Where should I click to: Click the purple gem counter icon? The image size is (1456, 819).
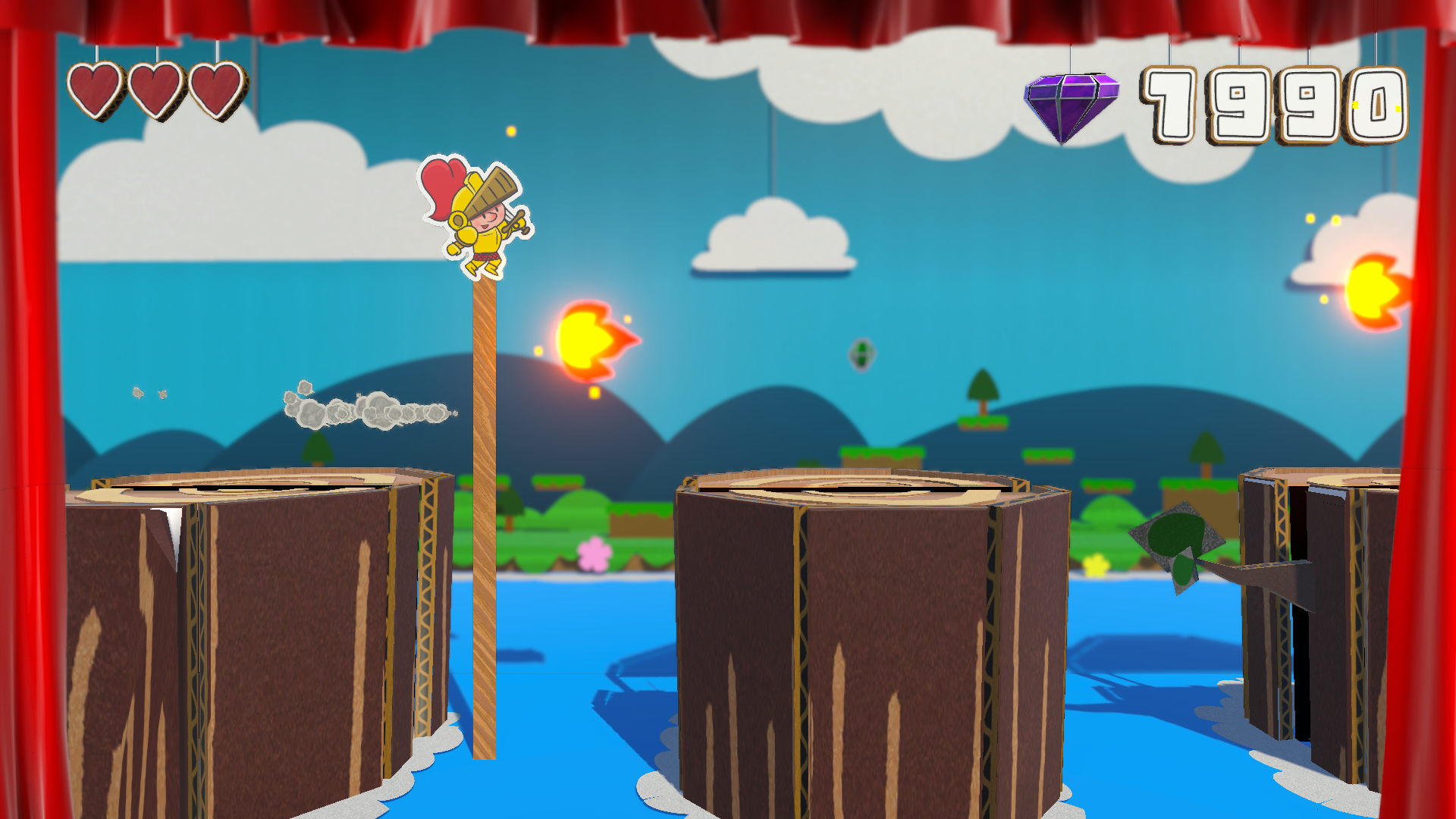1070,105
